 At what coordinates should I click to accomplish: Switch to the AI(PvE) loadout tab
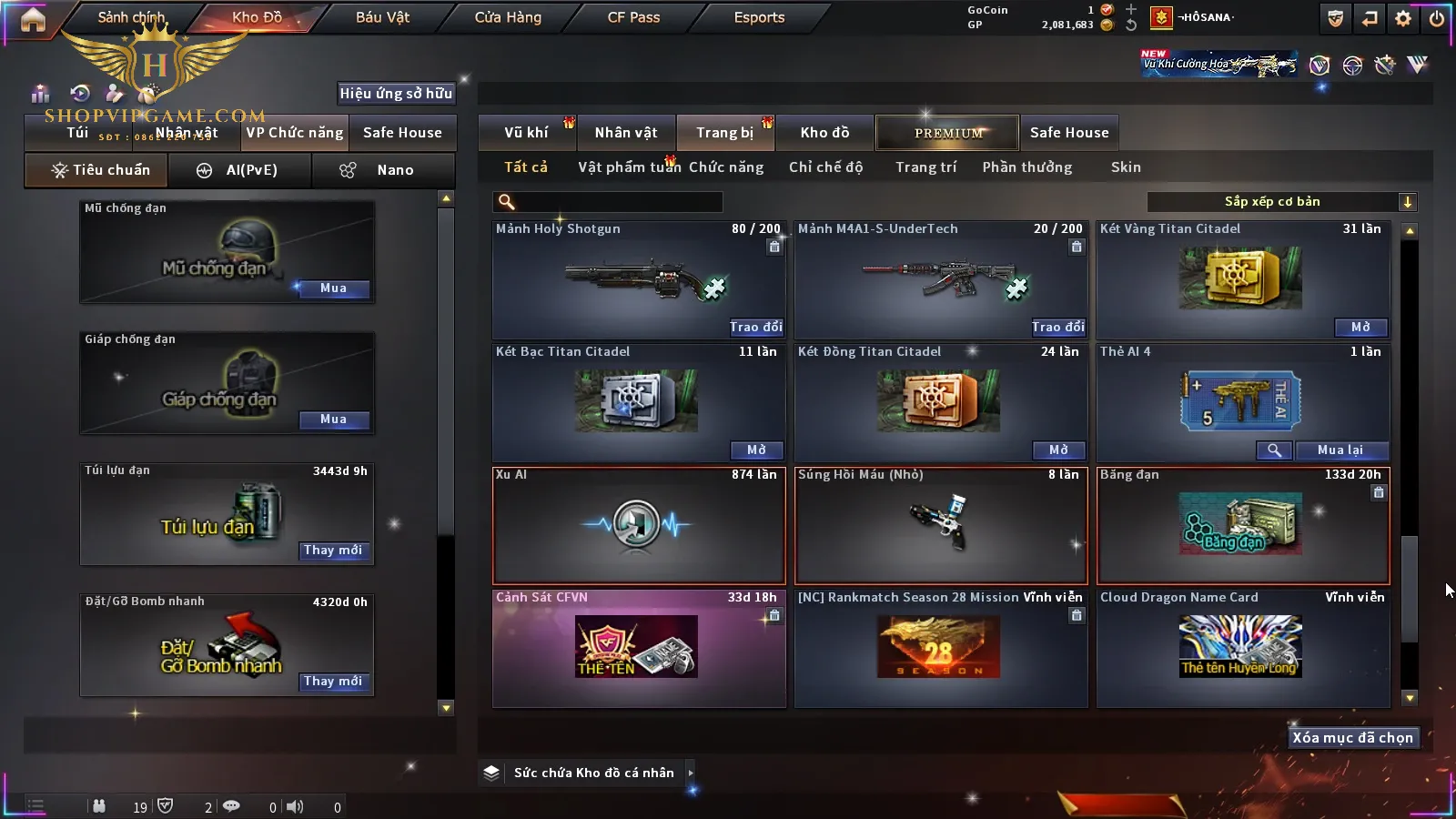tap(239, 170)
